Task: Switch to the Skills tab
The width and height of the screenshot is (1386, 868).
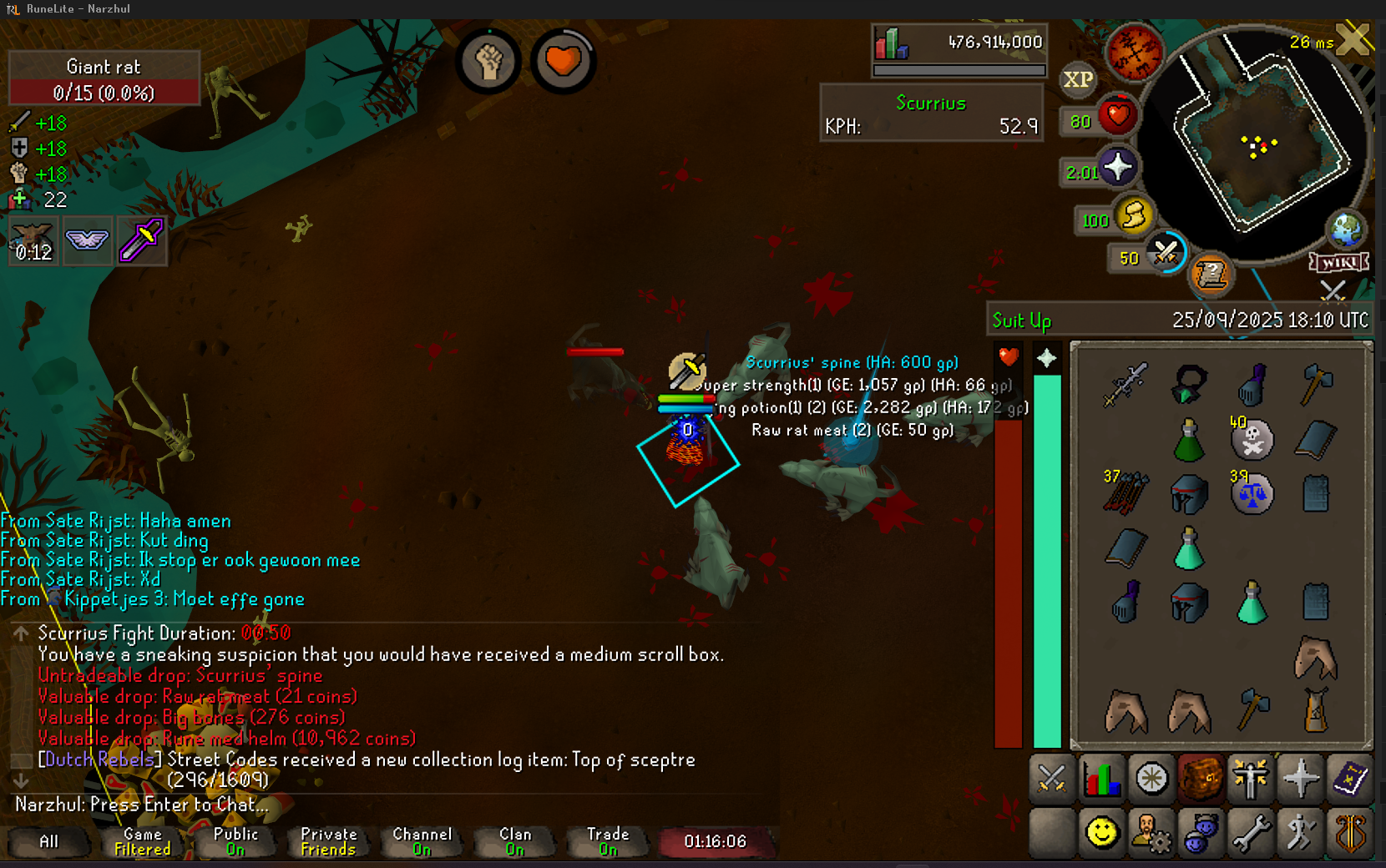Action: [x=1101, y=780]
